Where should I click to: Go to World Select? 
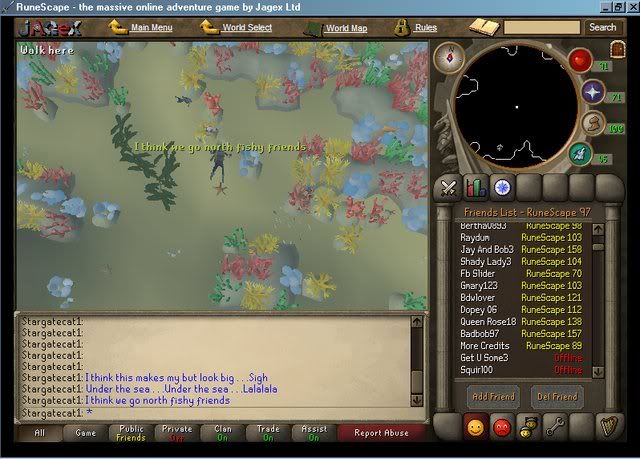point(246,27)
